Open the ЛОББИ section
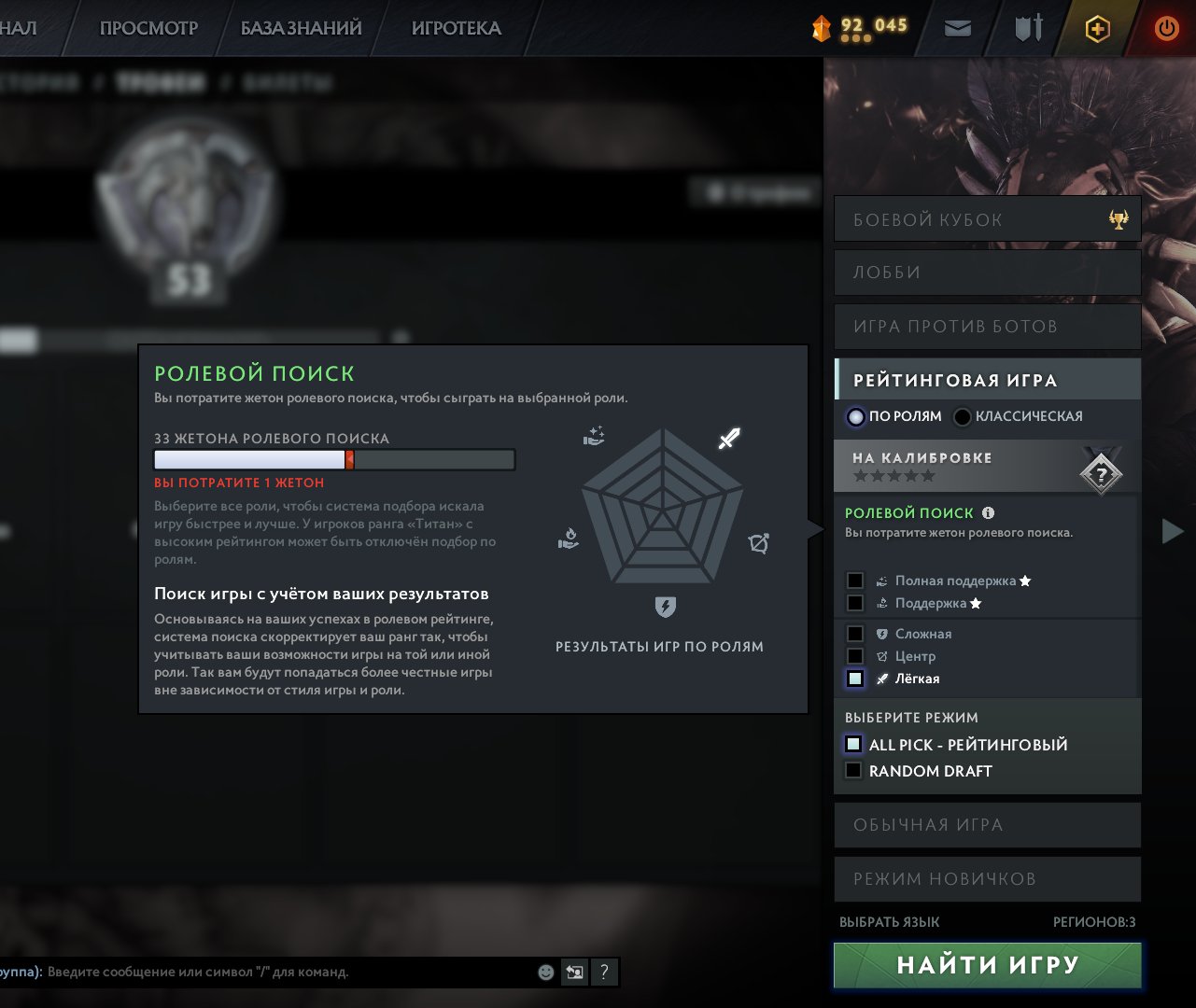The image size is (1196, 1008). 987,272
